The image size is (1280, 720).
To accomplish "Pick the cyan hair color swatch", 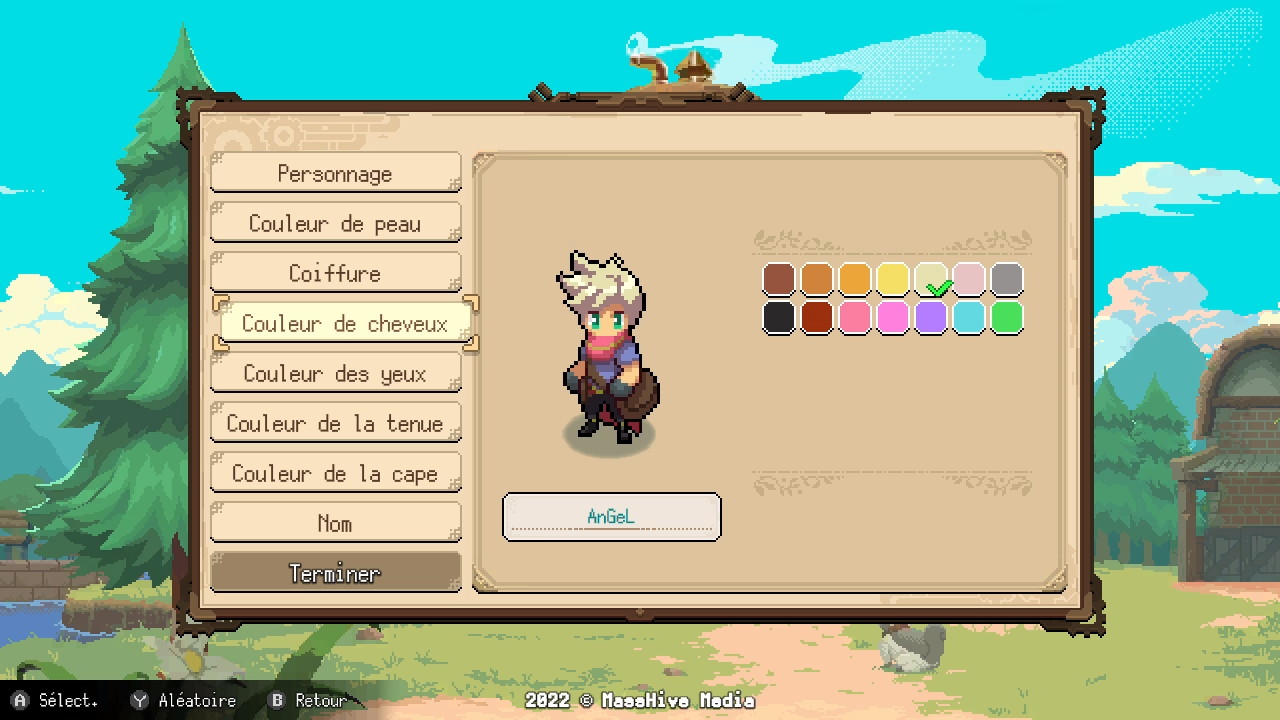I will tap(969, 318).
